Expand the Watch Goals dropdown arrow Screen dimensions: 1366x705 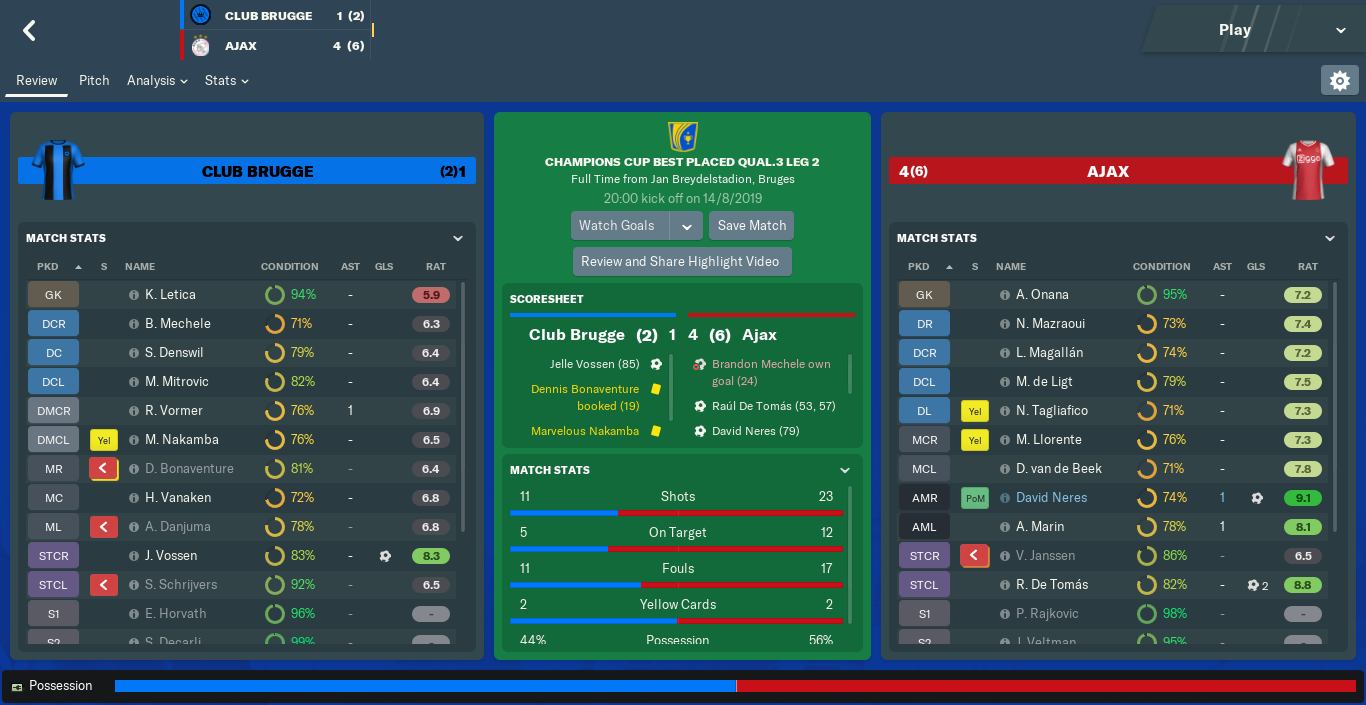[686, 226]
